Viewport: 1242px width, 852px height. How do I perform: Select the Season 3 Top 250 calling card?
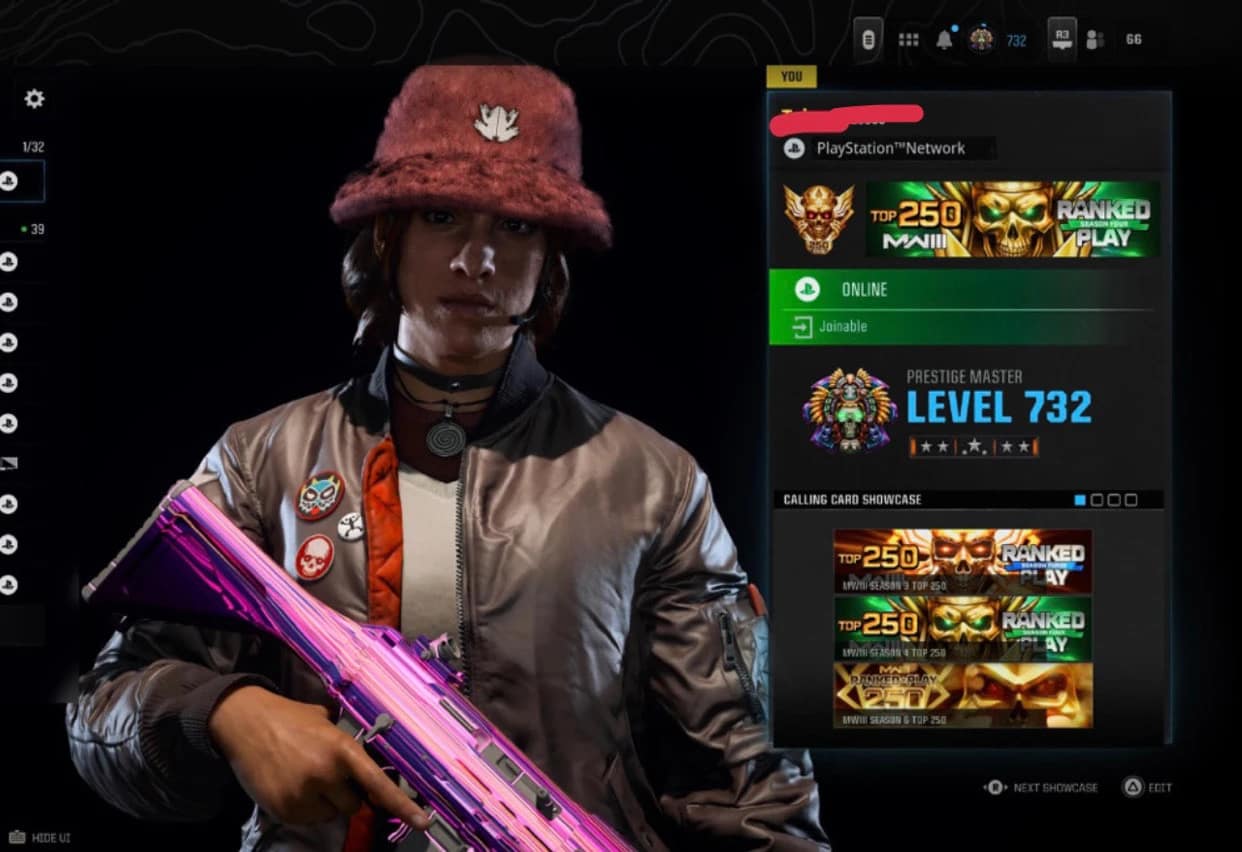point(962,560)
